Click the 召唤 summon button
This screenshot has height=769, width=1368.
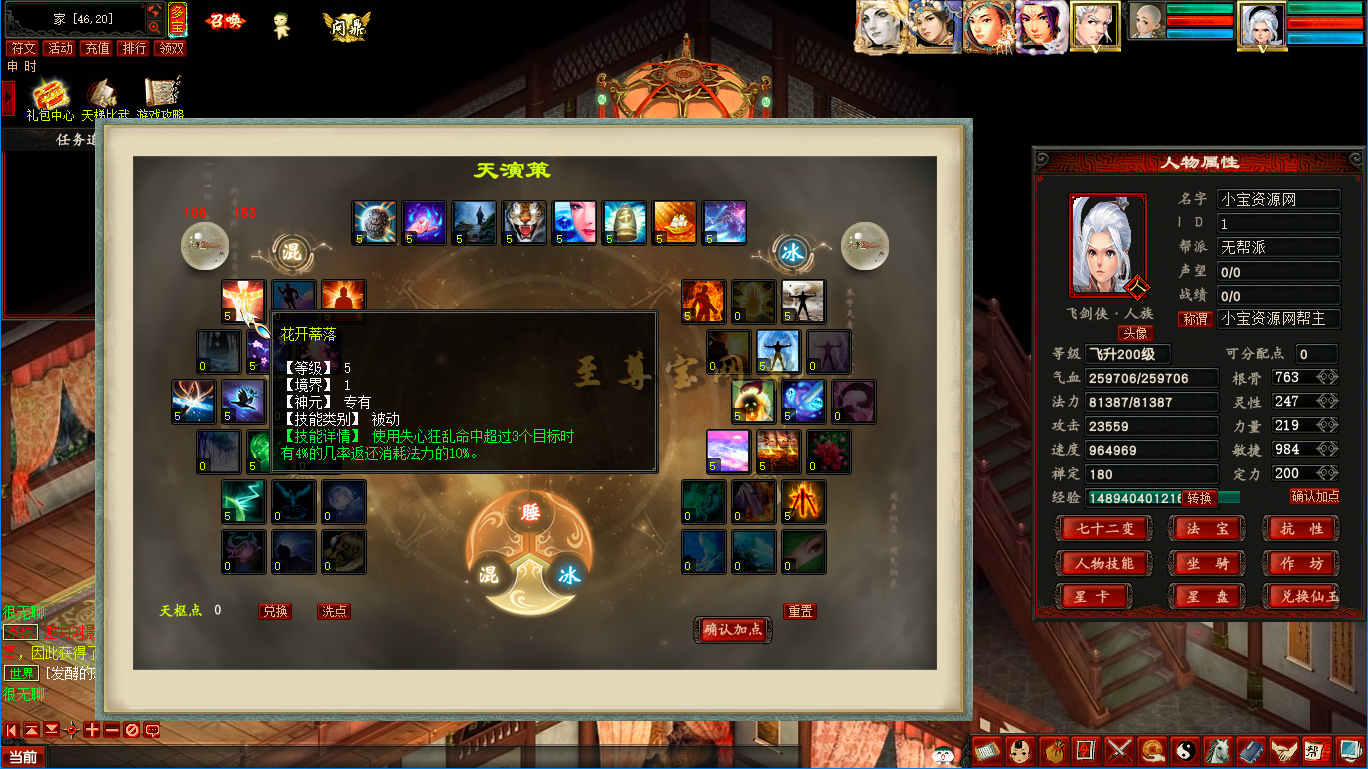pos(225,21)
